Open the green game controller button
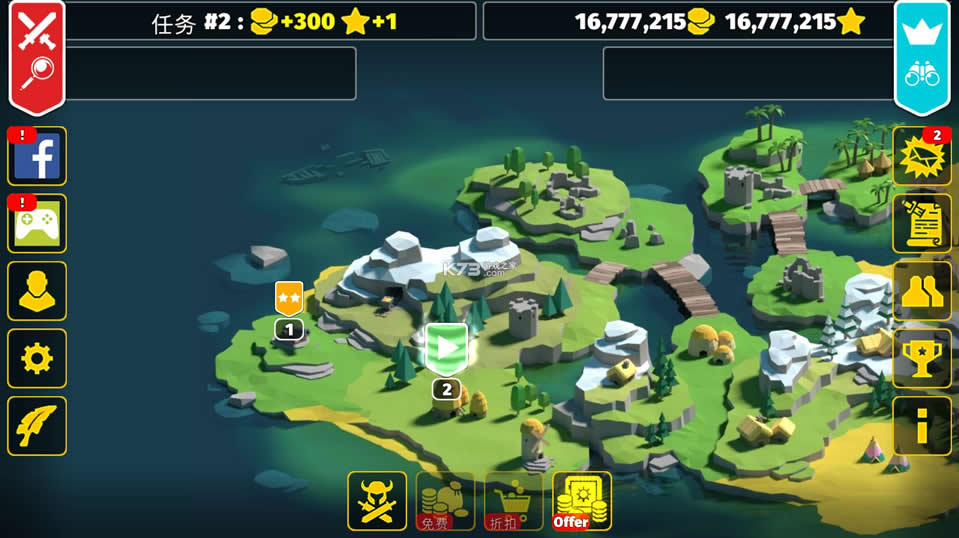 [37, 224]
